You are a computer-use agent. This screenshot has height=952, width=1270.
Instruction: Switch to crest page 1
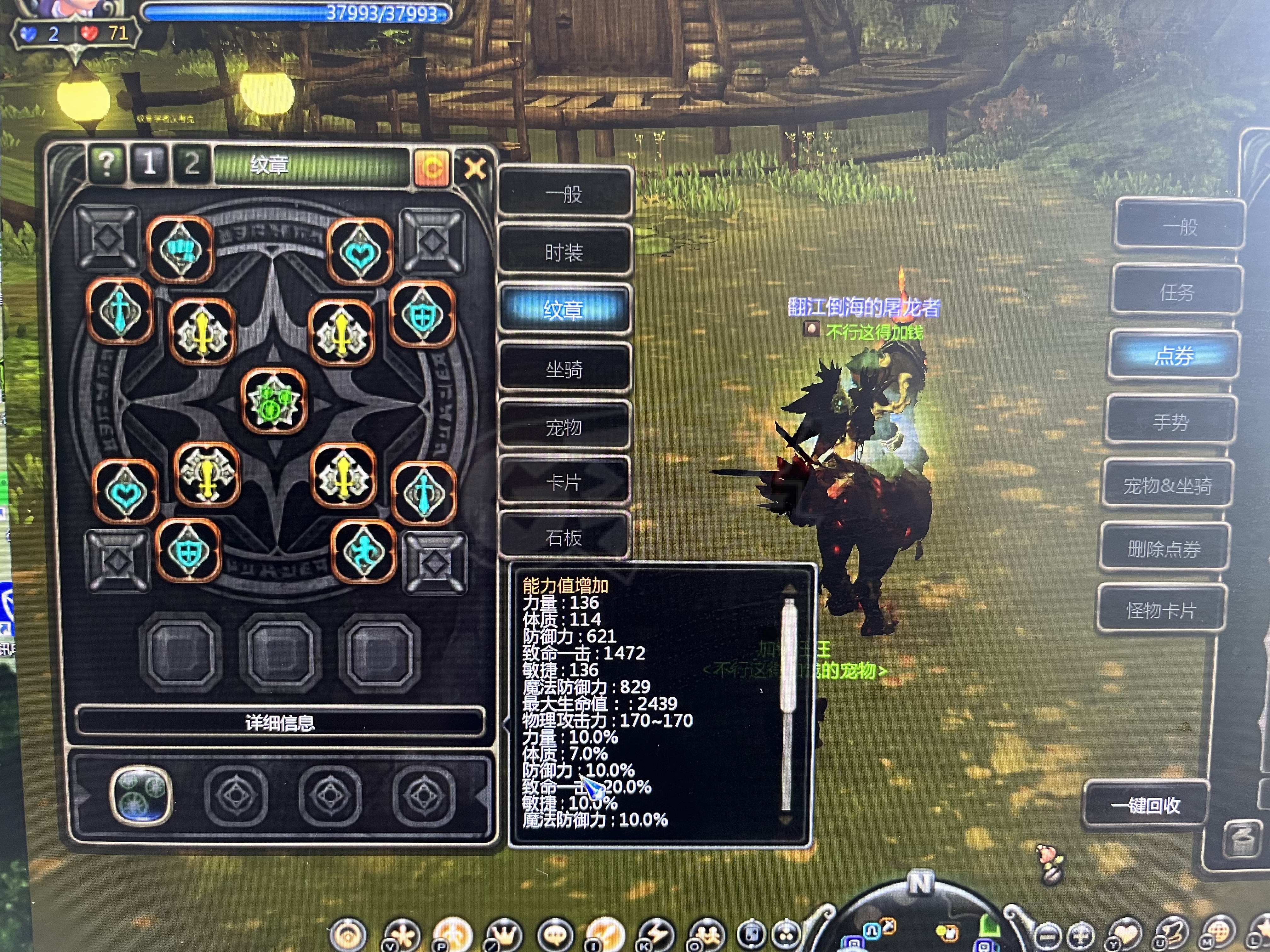pos(150,164)
